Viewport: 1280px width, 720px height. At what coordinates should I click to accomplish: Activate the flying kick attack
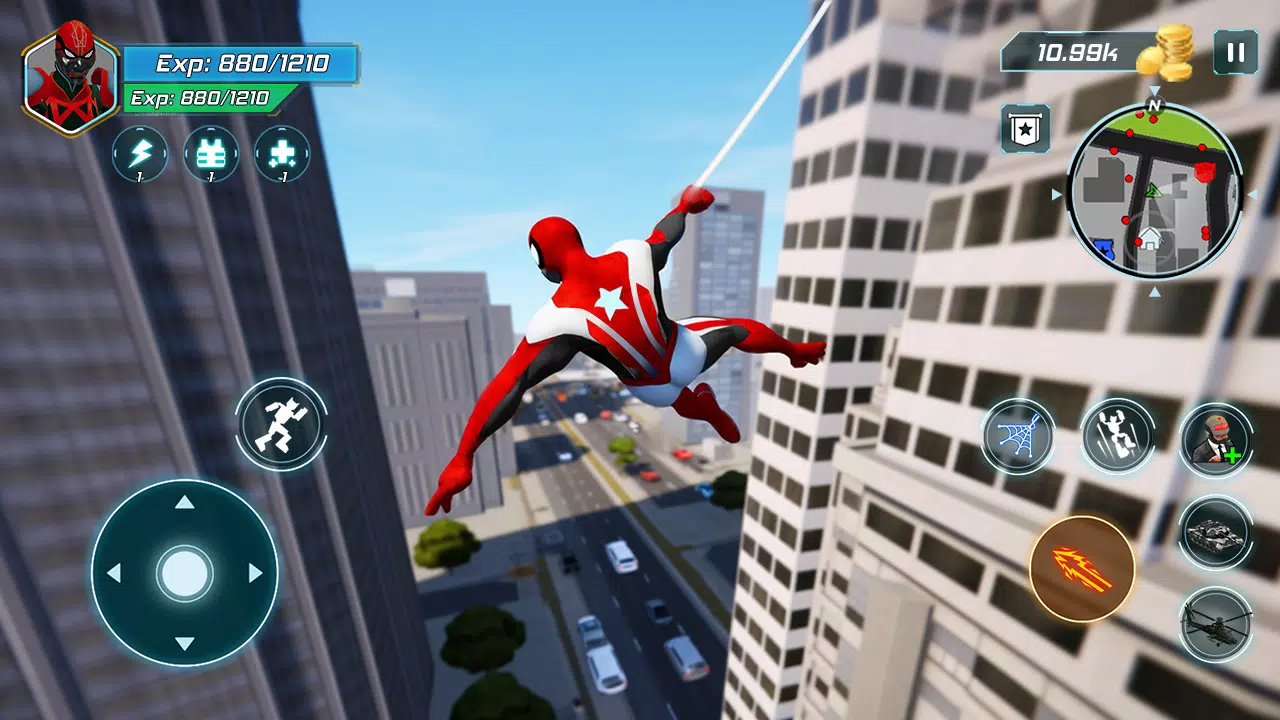1117,435
